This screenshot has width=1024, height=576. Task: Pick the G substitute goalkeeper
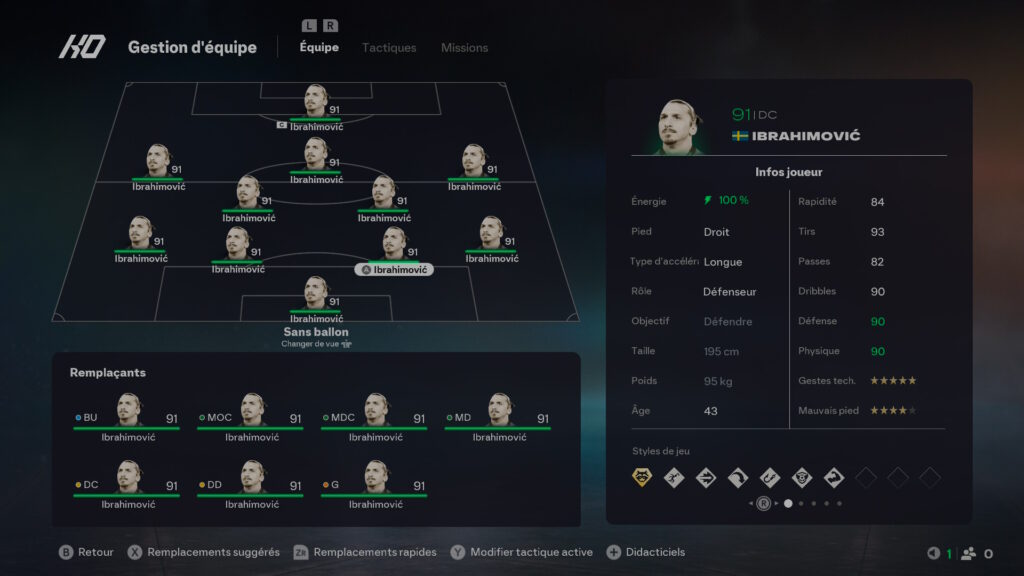coord(375,484)
